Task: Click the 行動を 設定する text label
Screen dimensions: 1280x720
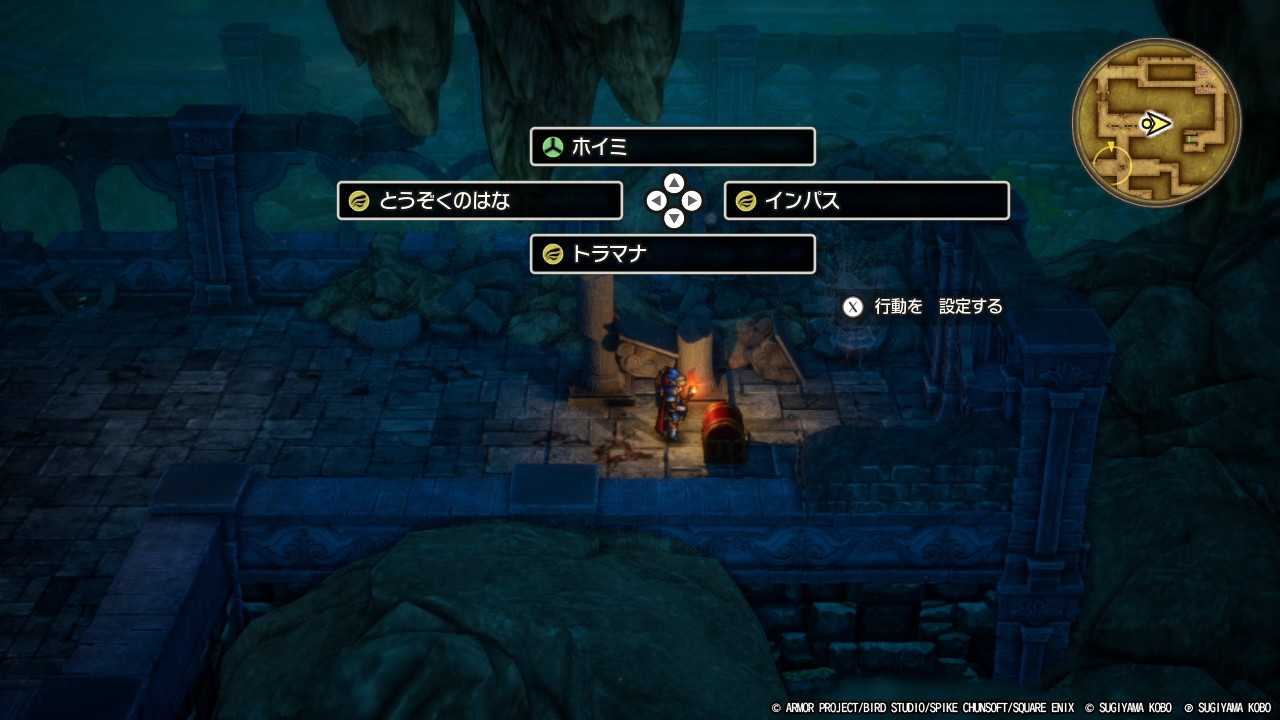Action: coord(936,306)
